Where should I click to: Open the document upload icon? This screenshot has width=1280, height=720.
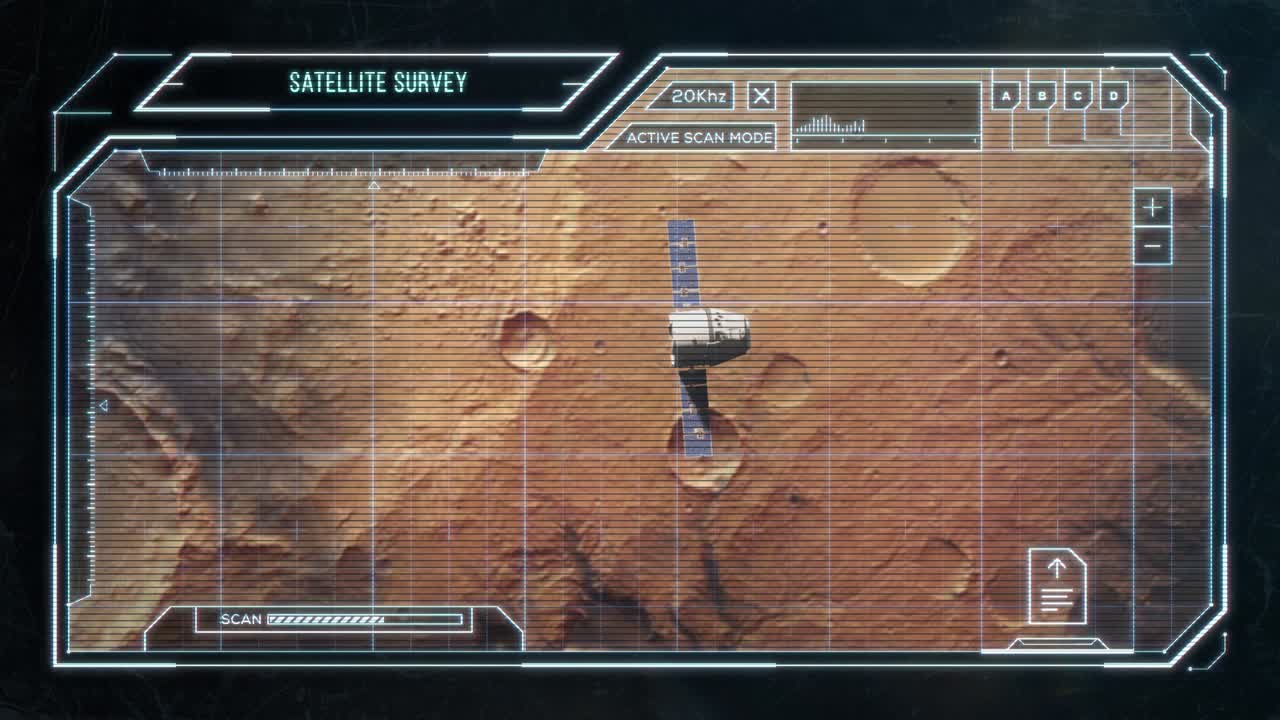click(x=1057, y=587)
